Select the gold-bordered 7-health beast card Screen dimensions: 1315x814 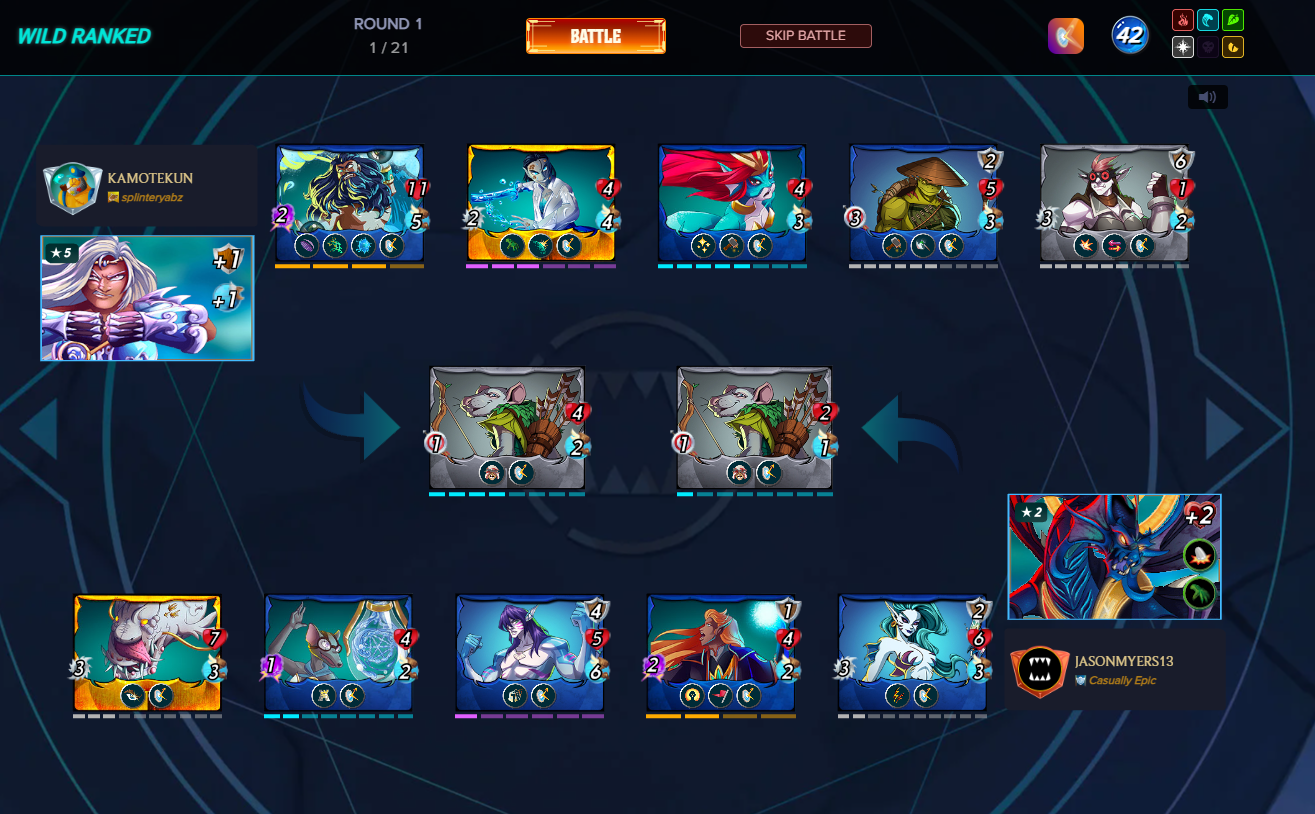point(147,653)
